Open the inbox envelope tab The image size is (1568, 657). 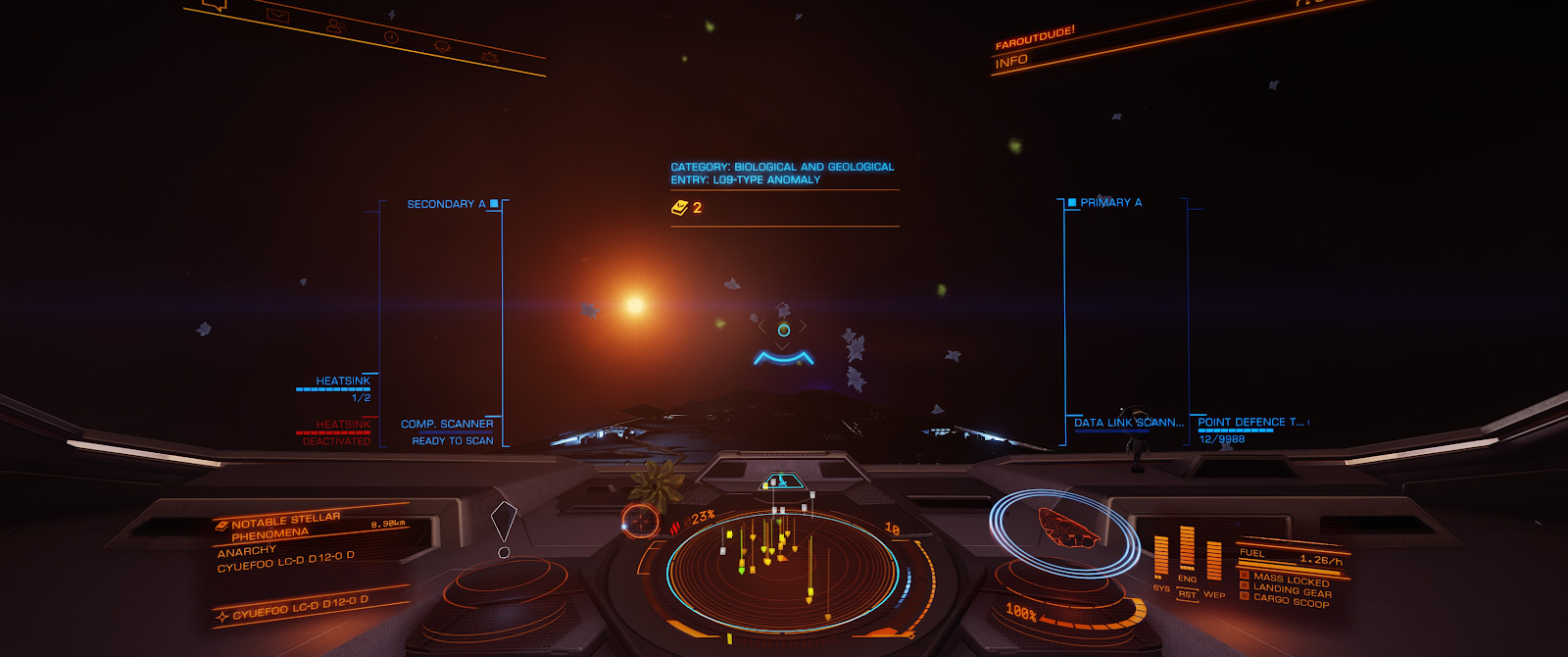[x=278, y=15]
